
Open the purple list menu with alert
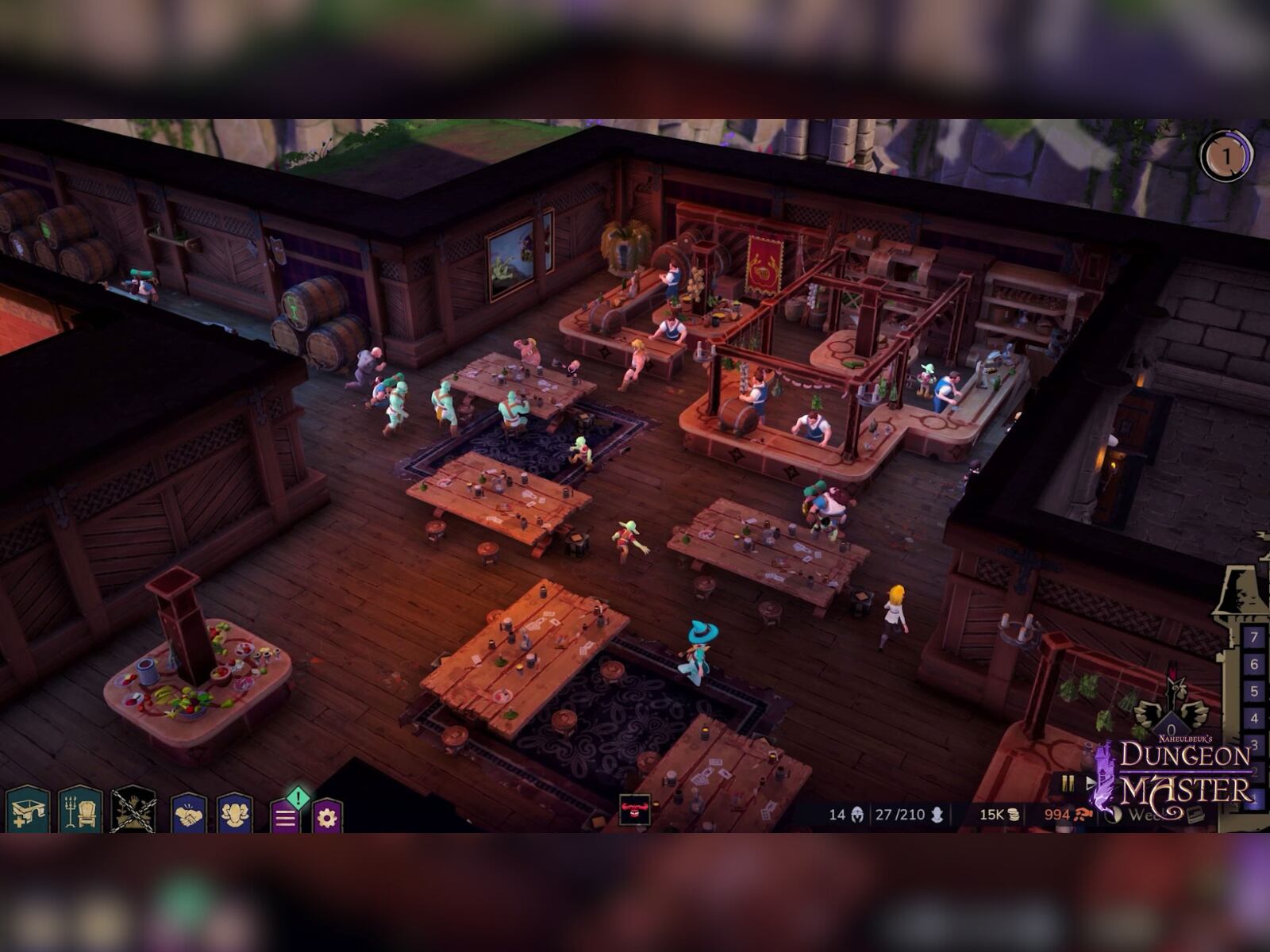pyautogui.click(x=287, y=816)
